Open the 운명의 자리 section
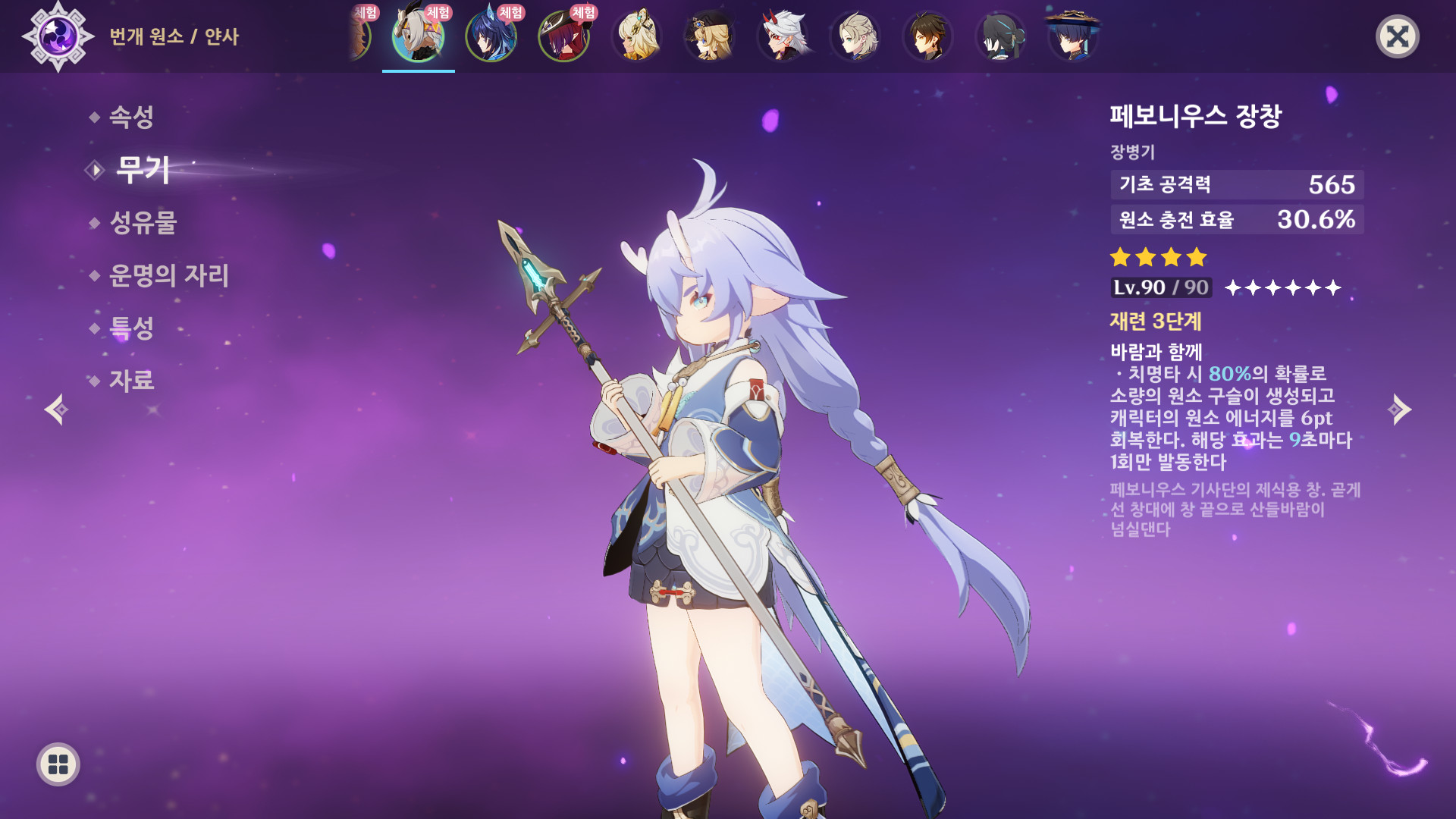Viewport: 1456px width, 819px height. [x=168, y=277]
